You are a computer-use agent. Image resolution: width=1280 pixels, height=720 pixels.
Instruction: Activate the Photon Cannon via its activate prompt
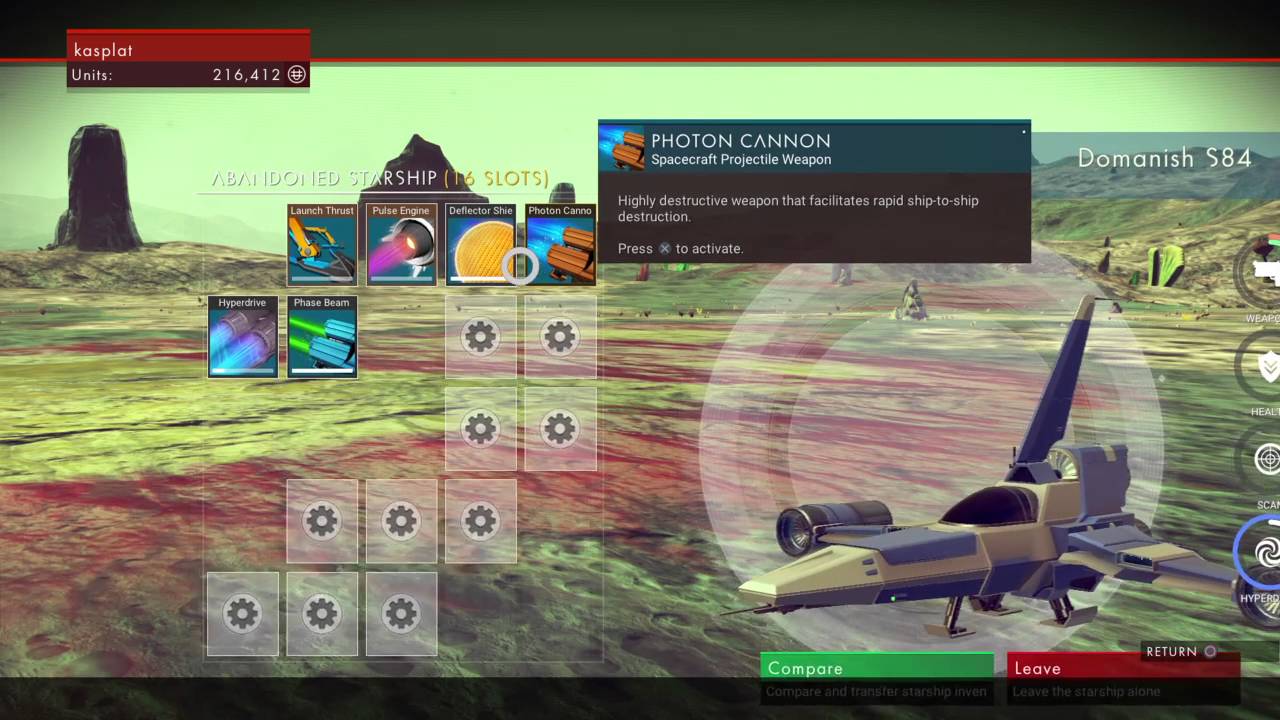click(664, 248)
